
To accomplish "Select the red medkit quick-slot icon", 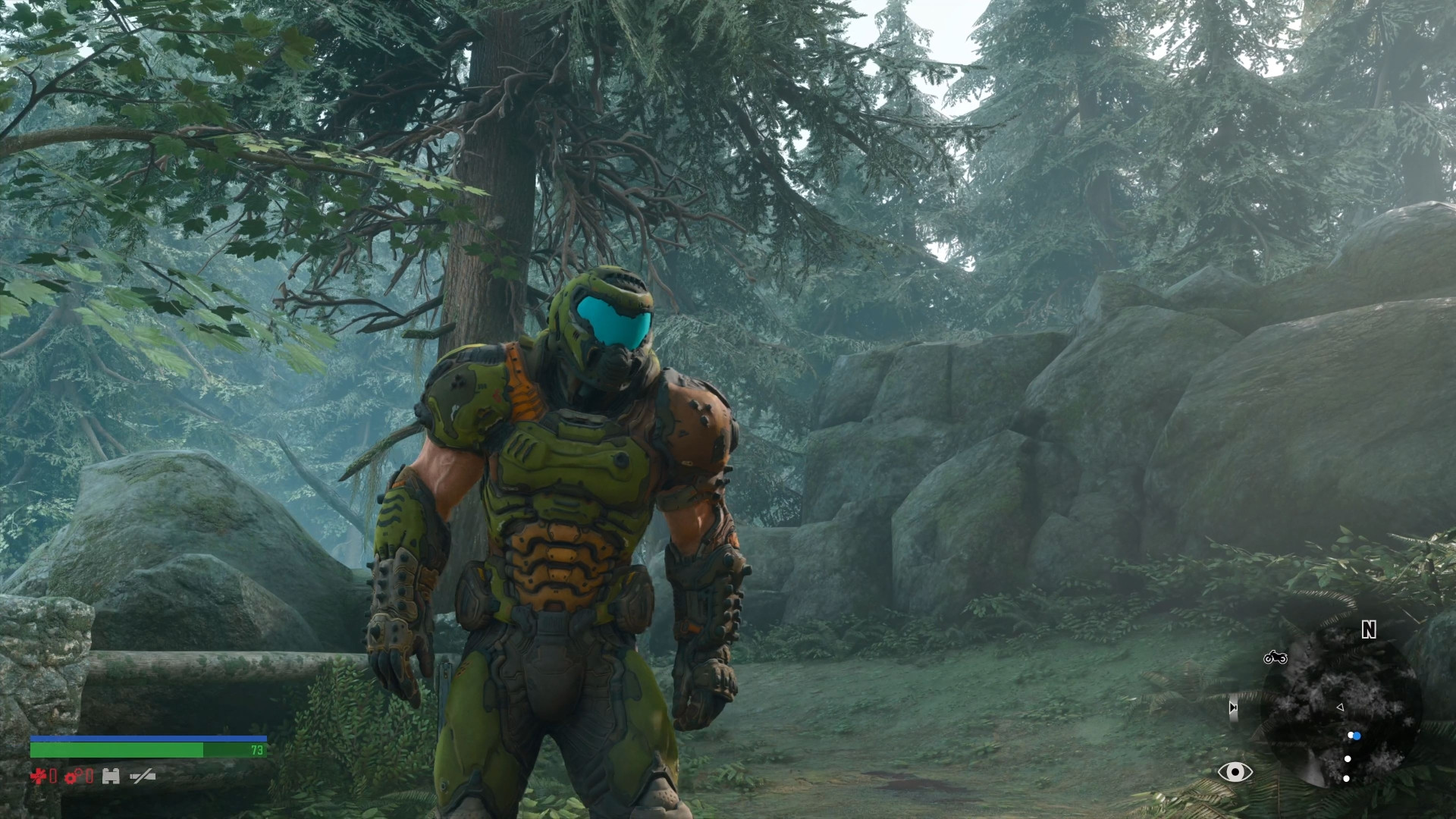I will 38,776.
